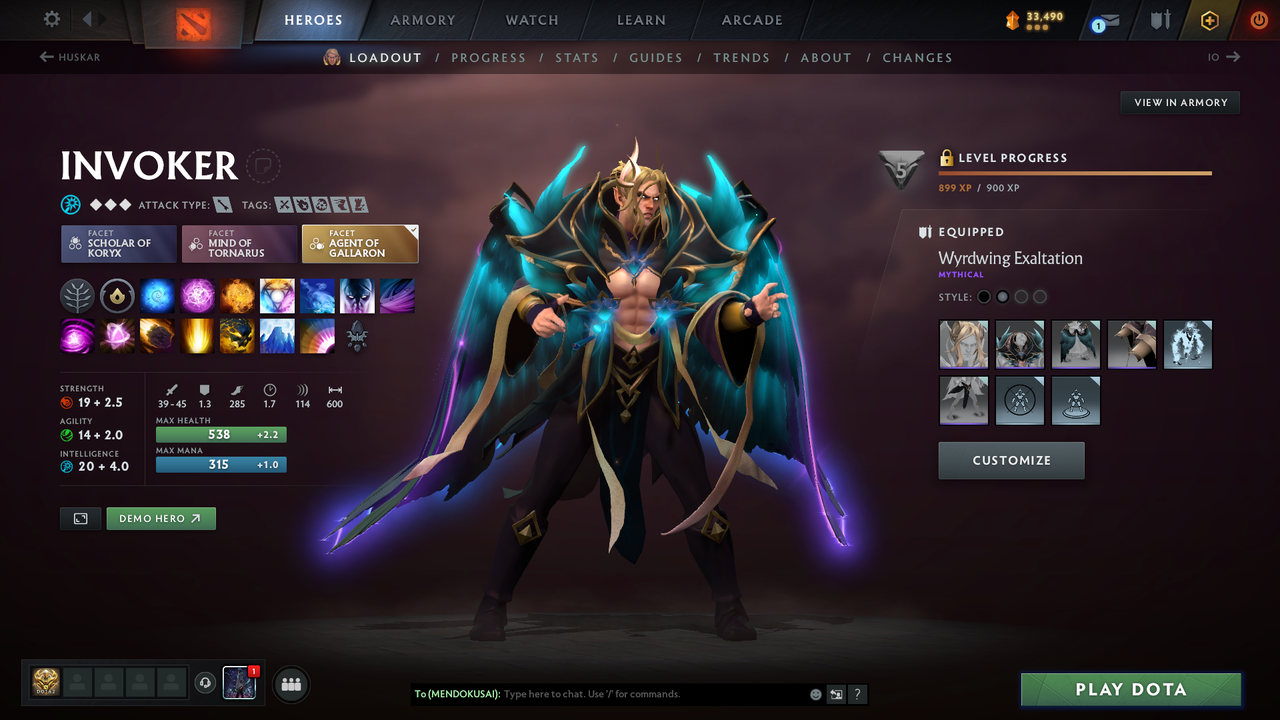Open the friends list icon near party slots
The width and height of the screenshot is (1280, 720).
click(x=290, y=684)
